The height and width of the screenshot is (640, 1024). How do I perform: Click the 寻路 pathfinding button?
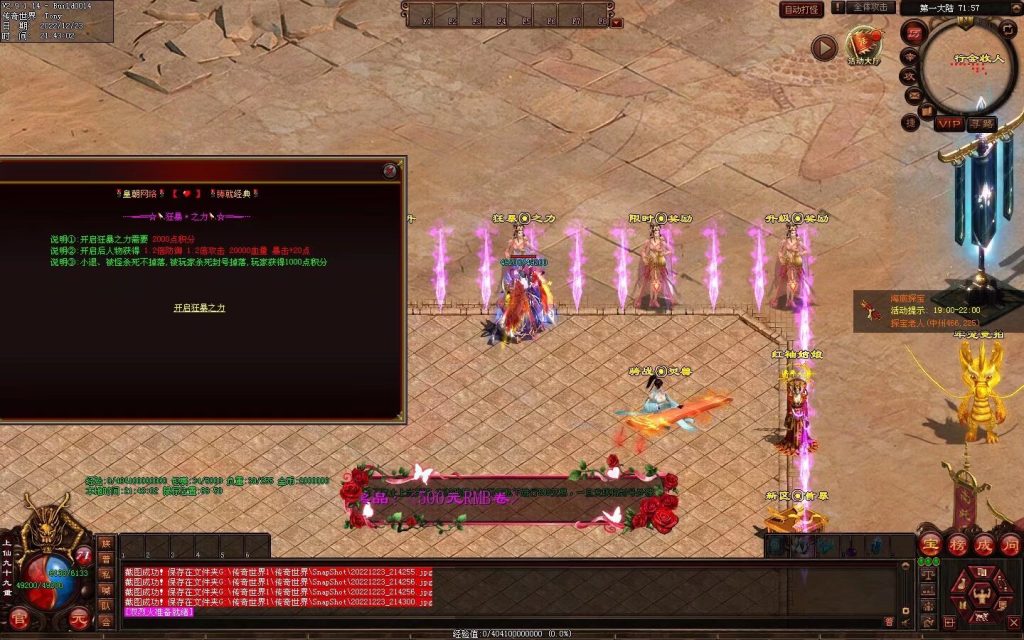pos(981,123)
